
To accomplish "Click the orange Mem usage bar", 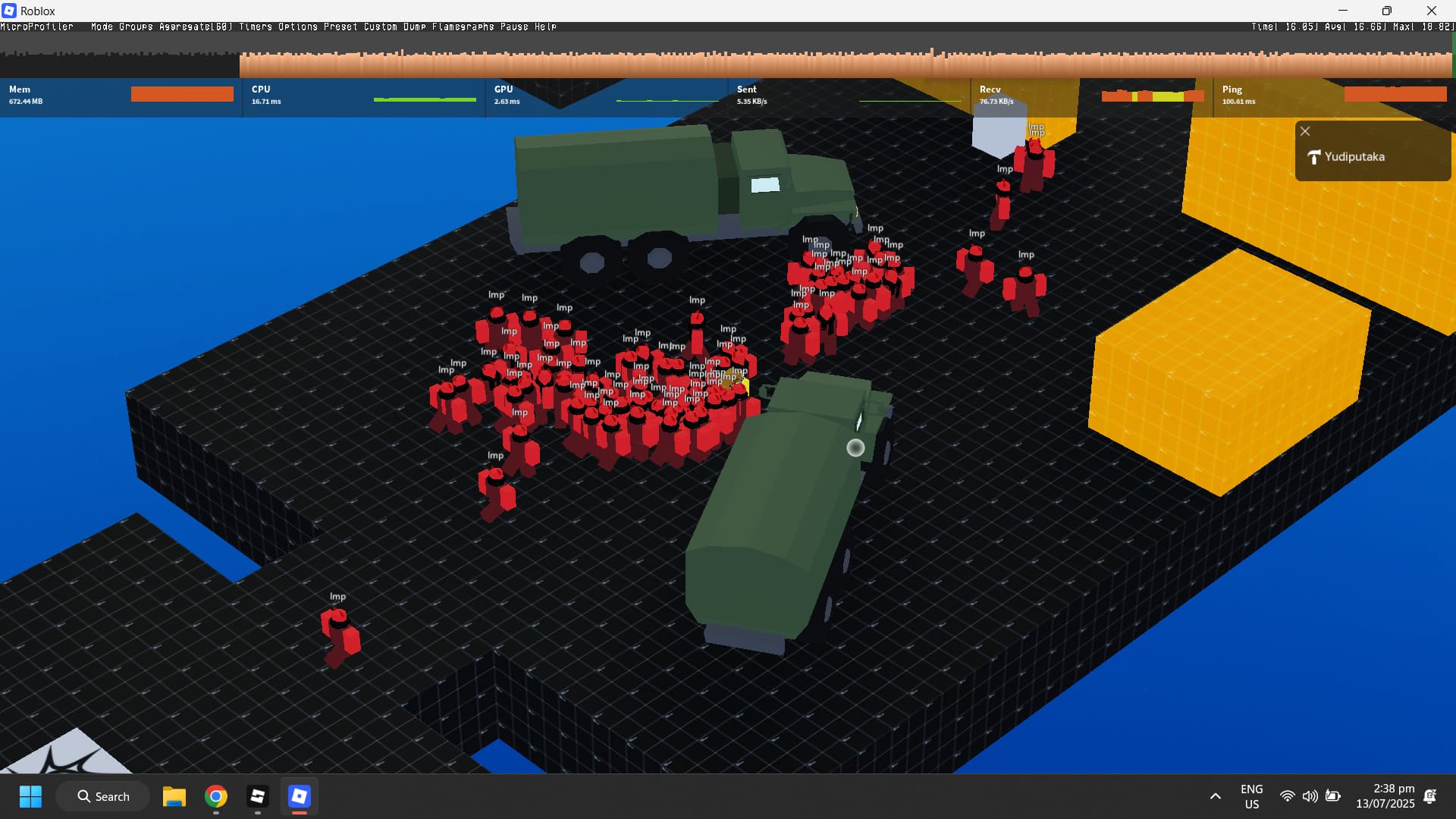I will [x=181, y=93].
